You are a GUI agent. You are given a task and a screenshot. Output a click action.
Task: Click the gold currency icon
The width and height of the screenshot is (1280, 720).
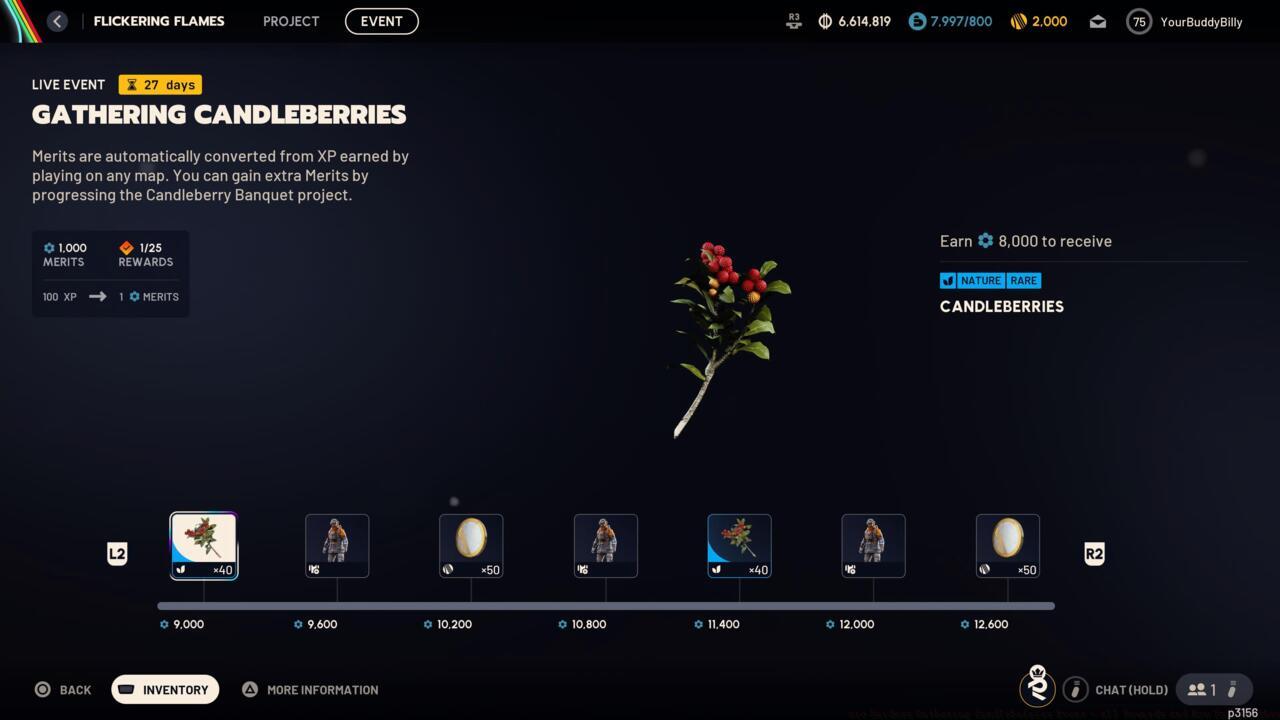(1018, 21)
